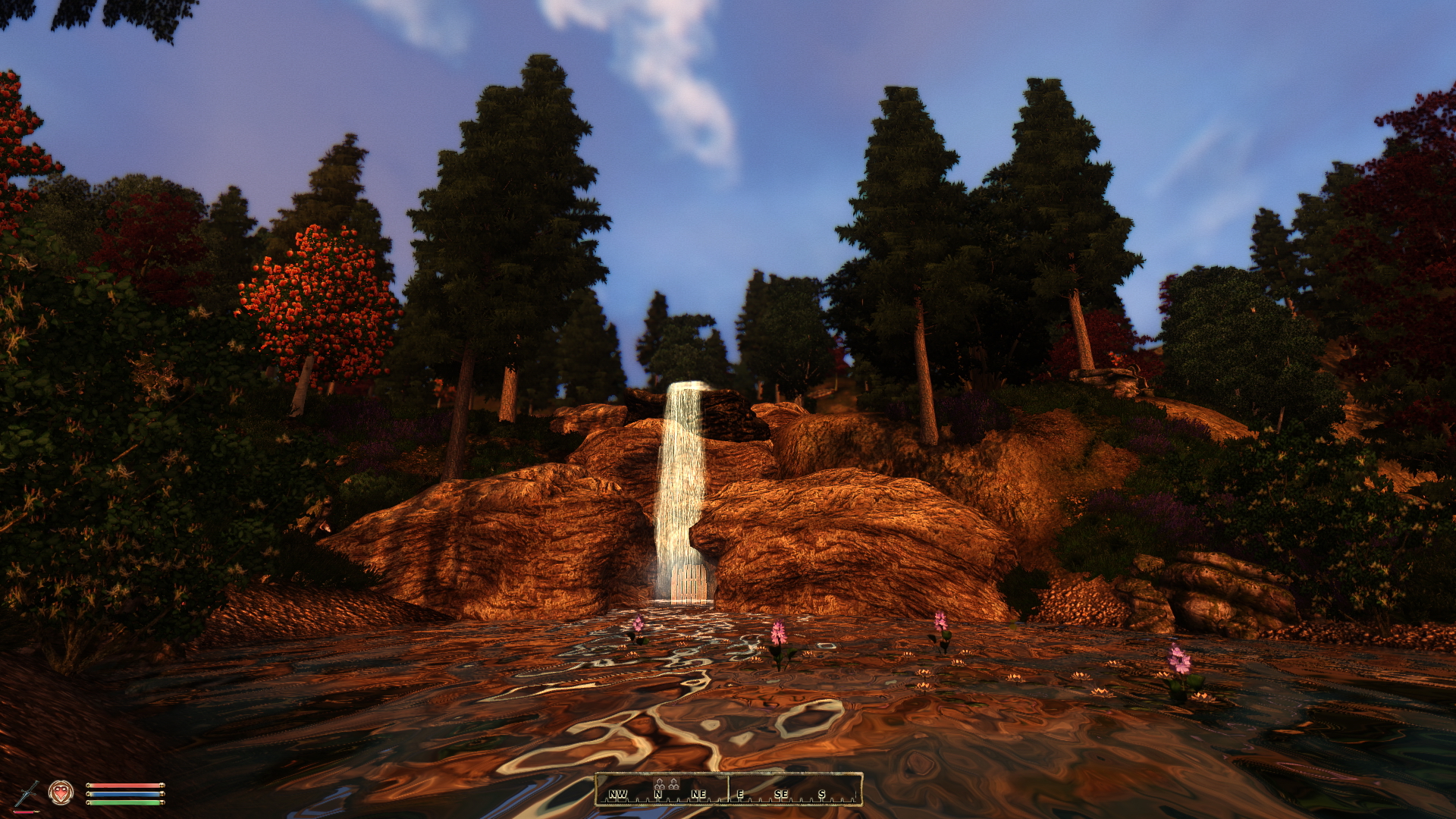Click the equipped sword weapon icon
This screenshot has width=1456, height=819.
[x=28, y=793]
